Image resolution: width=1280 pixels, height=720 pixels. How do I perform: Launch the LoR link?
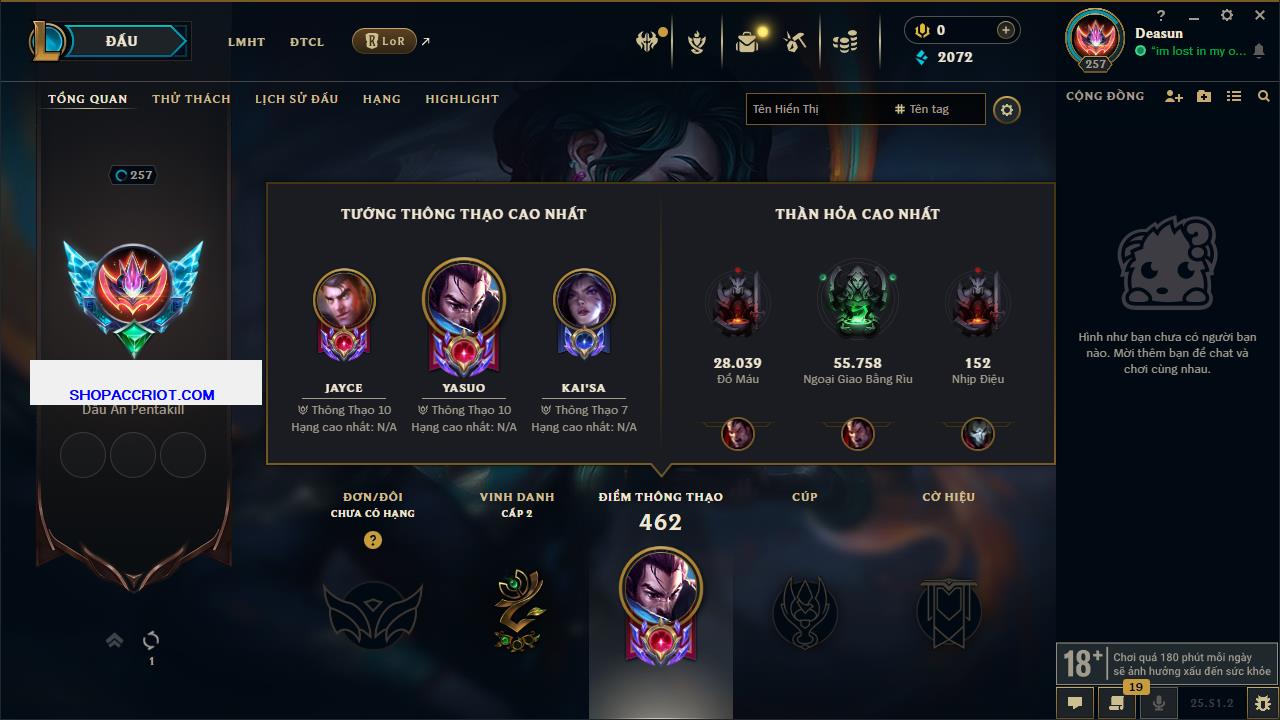[385, 41]
